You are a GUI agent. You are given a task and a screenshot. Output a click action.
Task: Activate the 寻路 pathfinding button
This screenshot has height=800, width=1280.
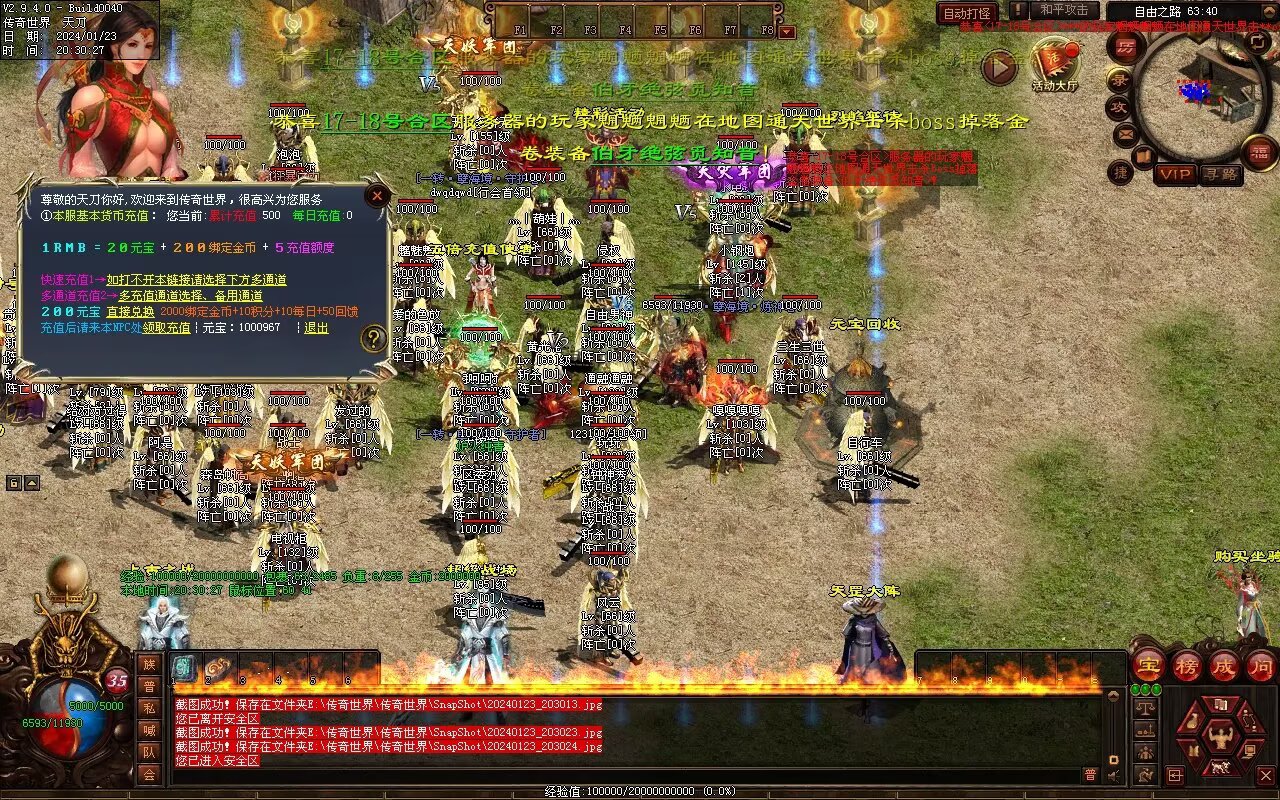(x=1219, y=174)
